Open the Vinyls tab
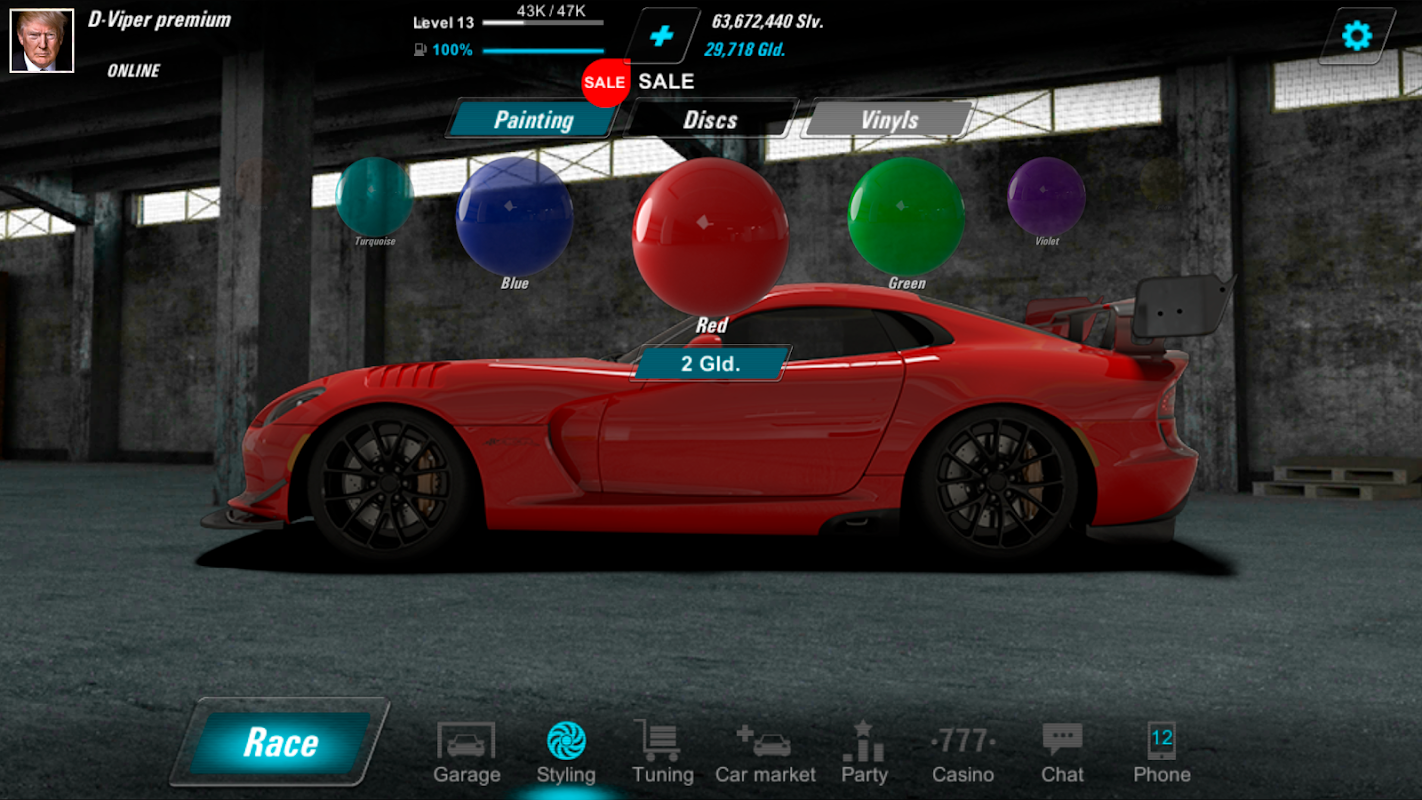Image resolution: width=1422 pixels, height=800 pixels. coord(889,120)
